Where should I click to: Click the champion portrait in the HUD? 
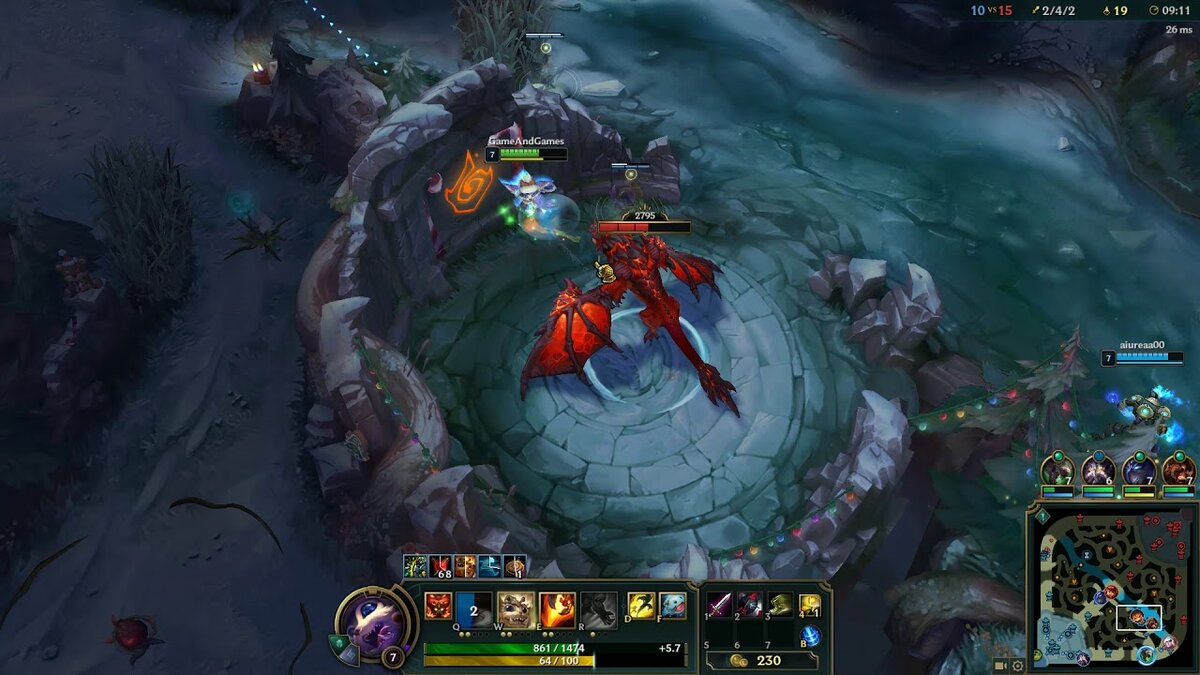[x=374, y=622]
